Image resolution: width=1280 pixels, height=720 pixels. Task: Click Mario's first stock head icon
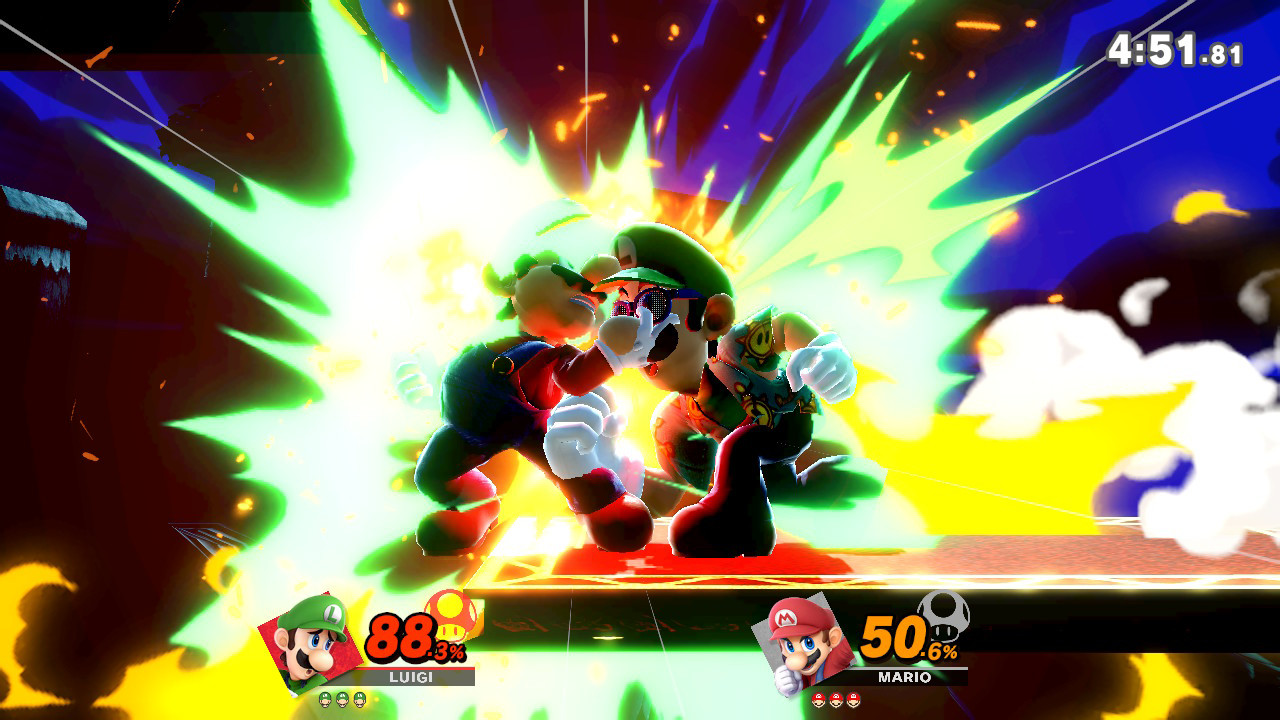pos(818,699)
